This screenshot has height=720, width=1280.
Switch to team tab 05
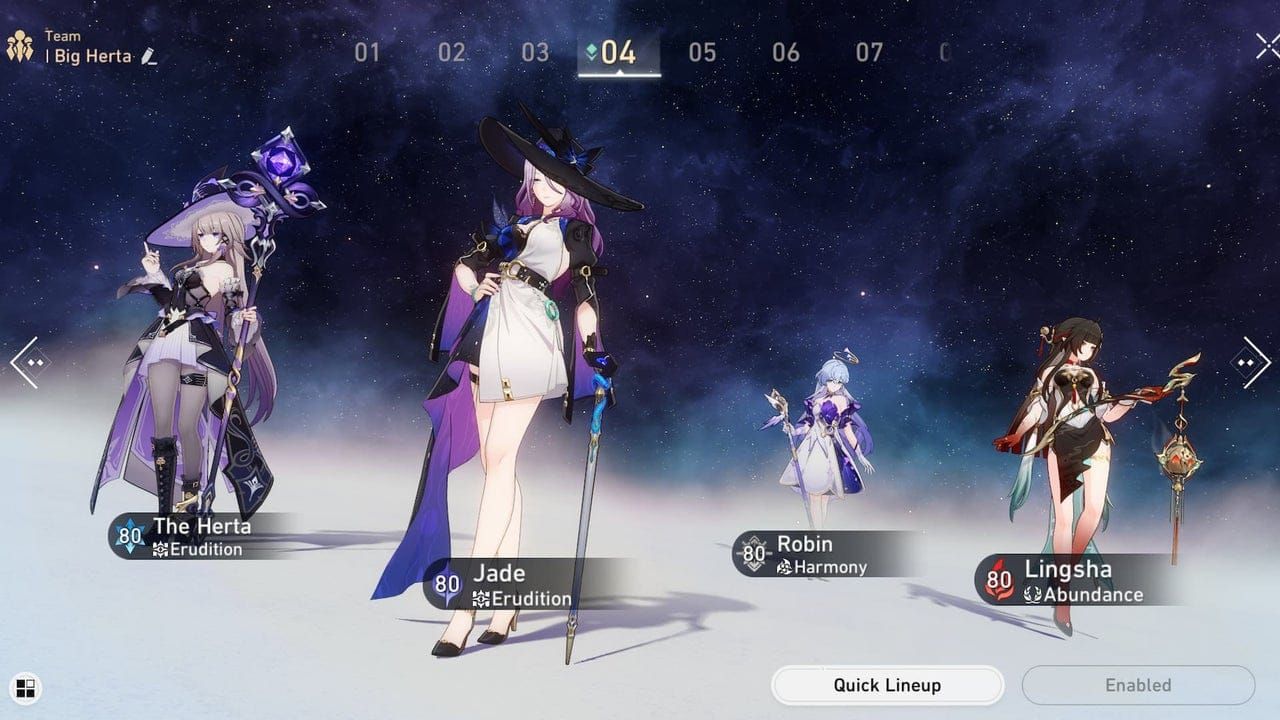[702, 52]
